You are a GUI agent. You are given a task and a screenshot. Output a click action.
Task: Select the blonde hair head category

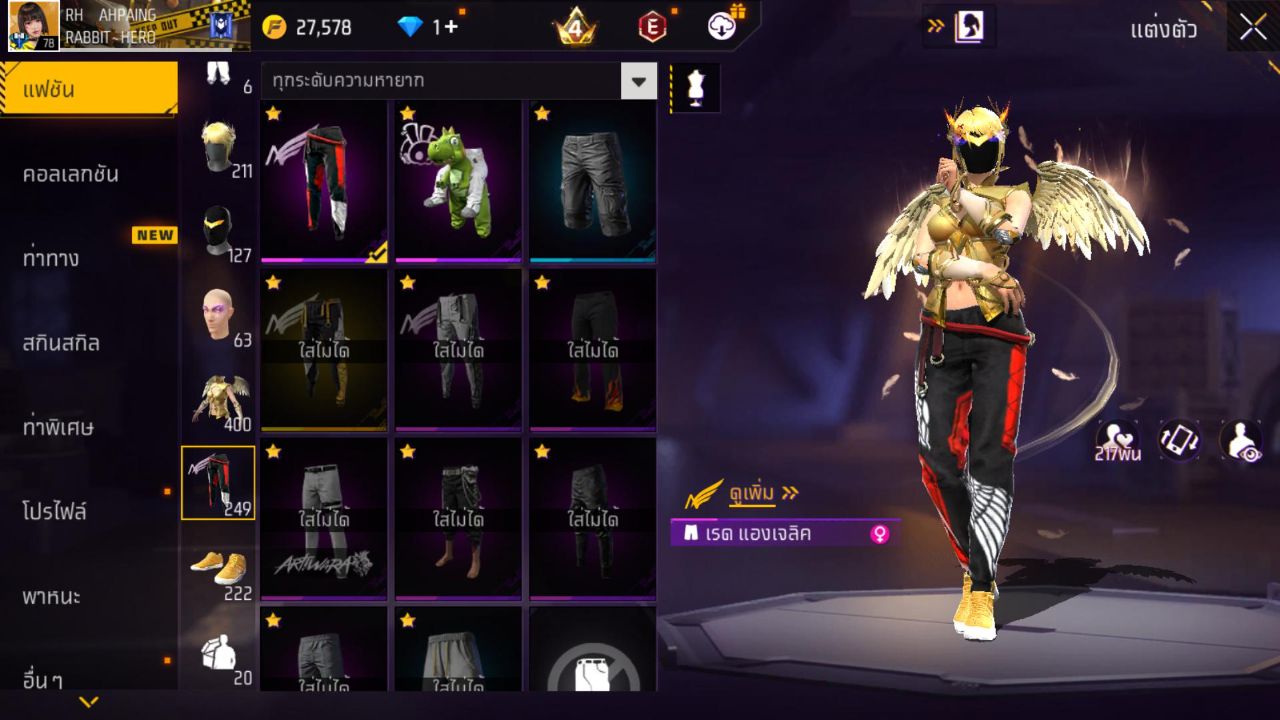click(x=218, y=148)
